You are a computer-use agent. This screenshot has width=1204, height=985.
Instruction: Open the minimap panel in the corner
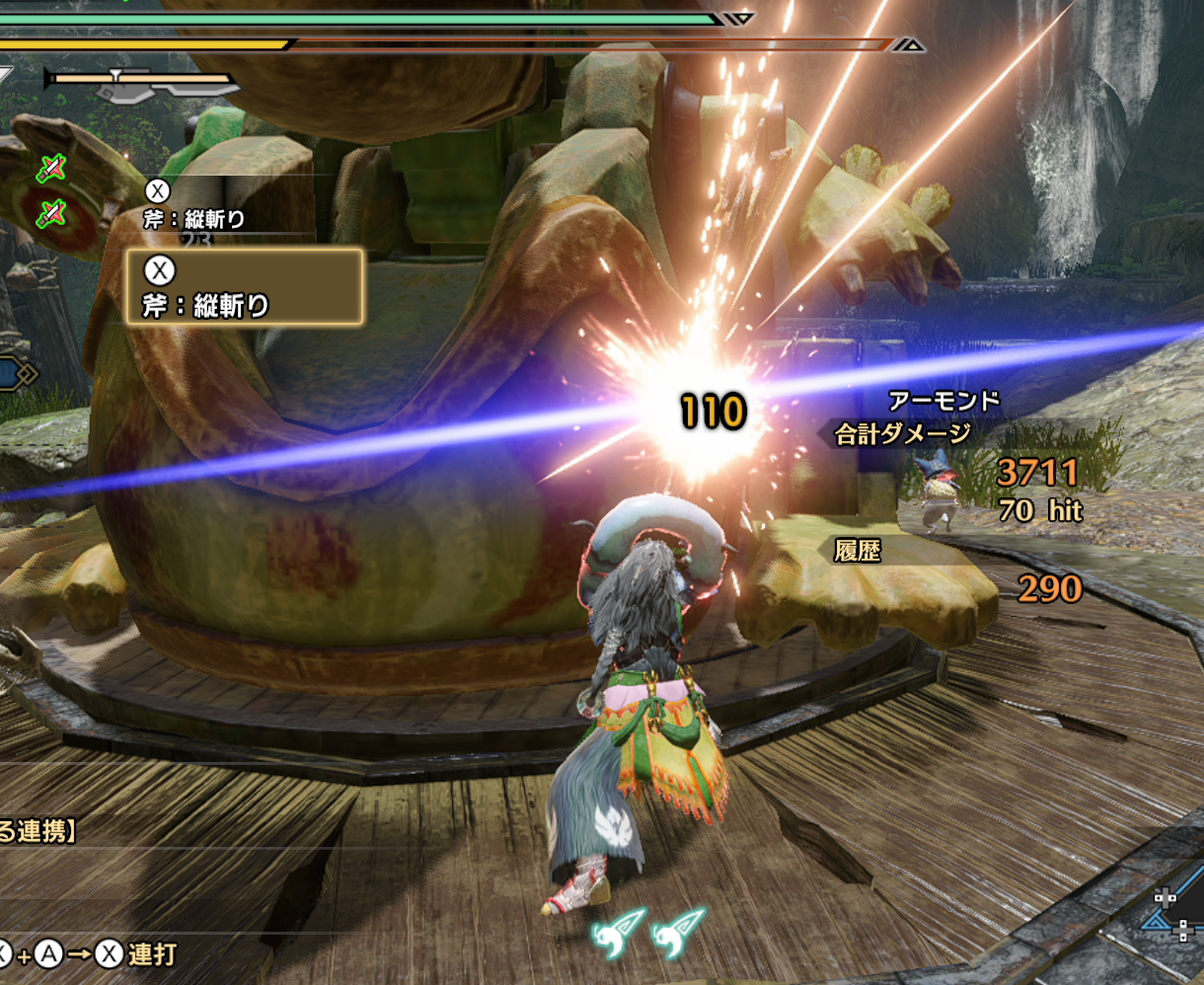pos(1174,918)
